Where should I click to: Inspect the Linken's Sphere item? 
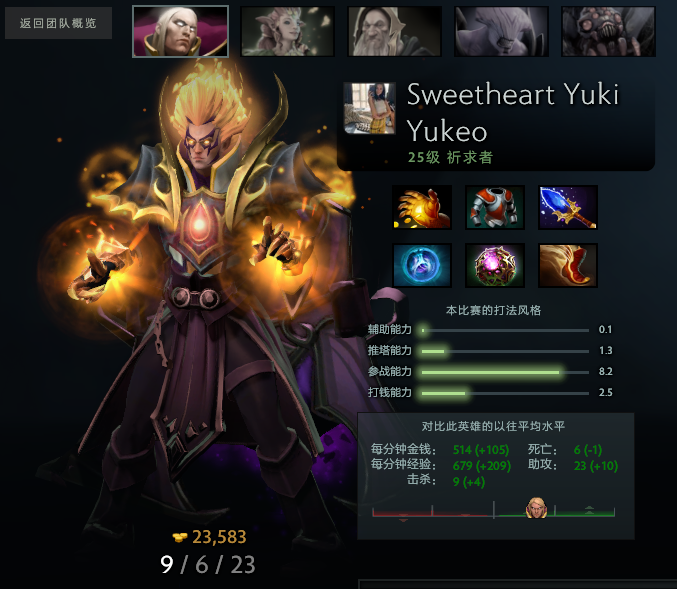click(422, 266)
